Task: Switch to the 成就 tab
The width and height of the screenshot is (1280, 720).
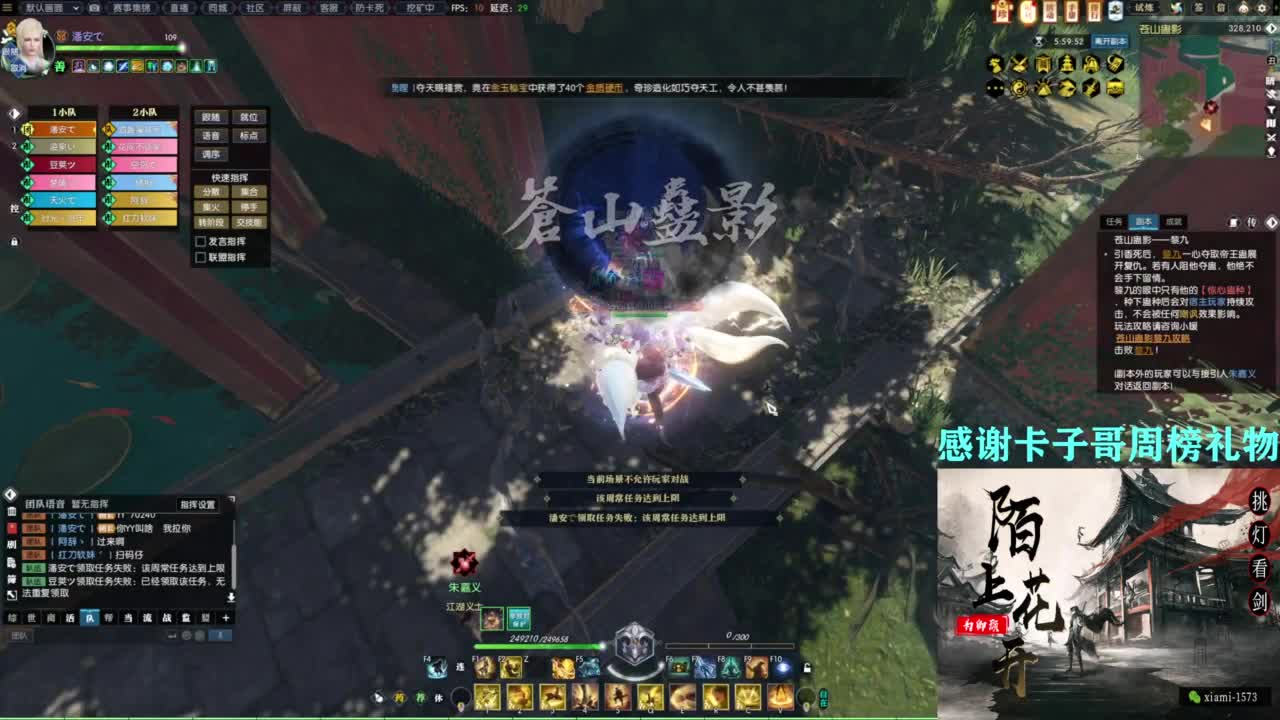Action: (1176, 221)
